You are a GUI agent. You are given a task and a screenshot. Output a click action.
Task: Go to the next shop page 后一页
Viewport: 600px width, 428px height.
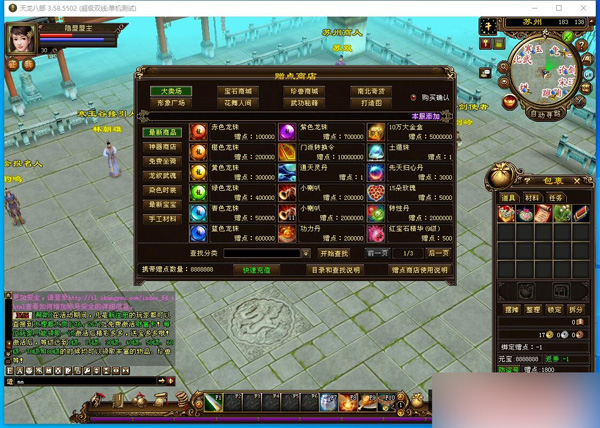439,254
